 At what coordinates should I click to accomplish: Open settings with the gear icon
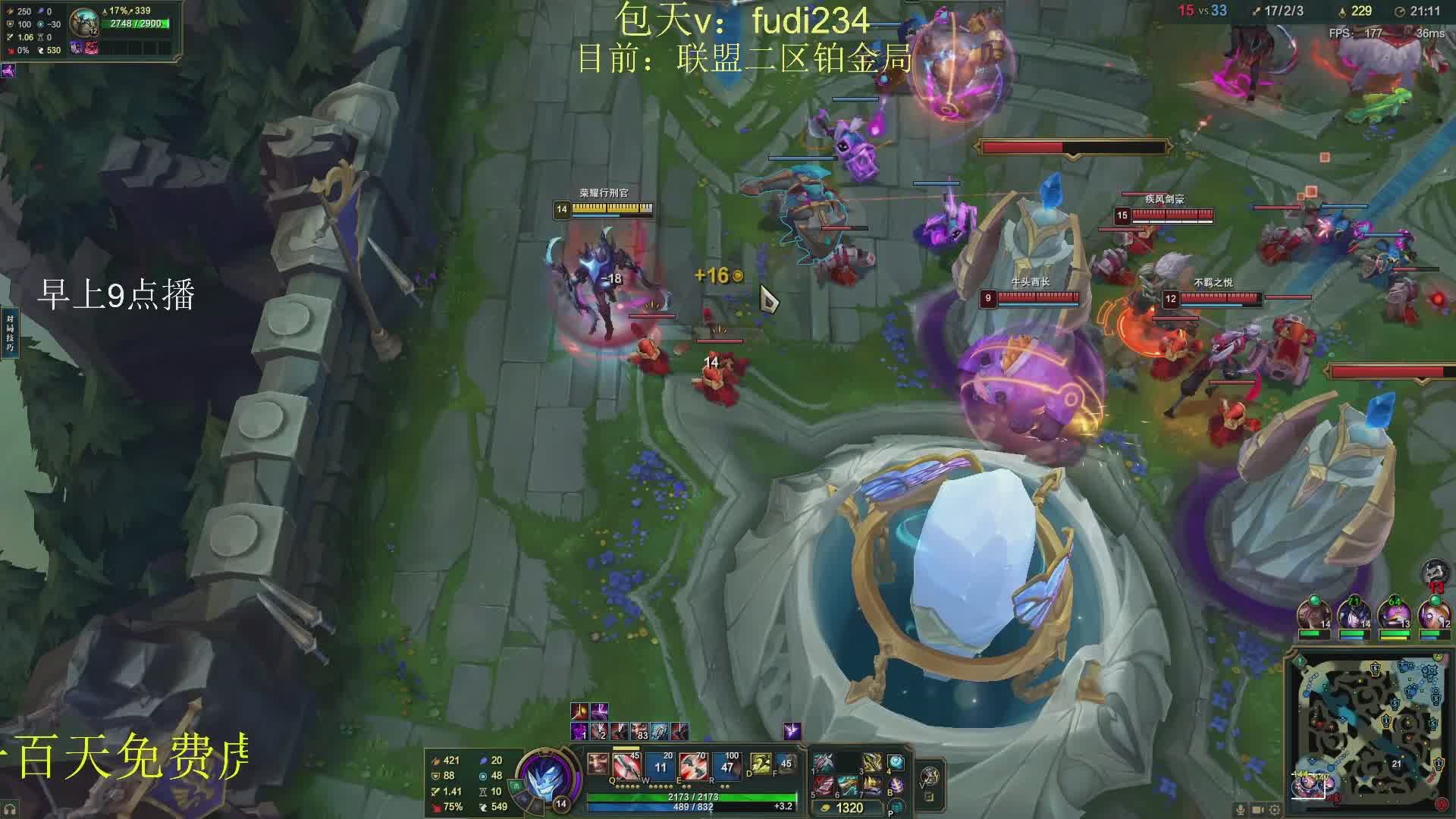pyautogui.click(x=1275, y=810)
